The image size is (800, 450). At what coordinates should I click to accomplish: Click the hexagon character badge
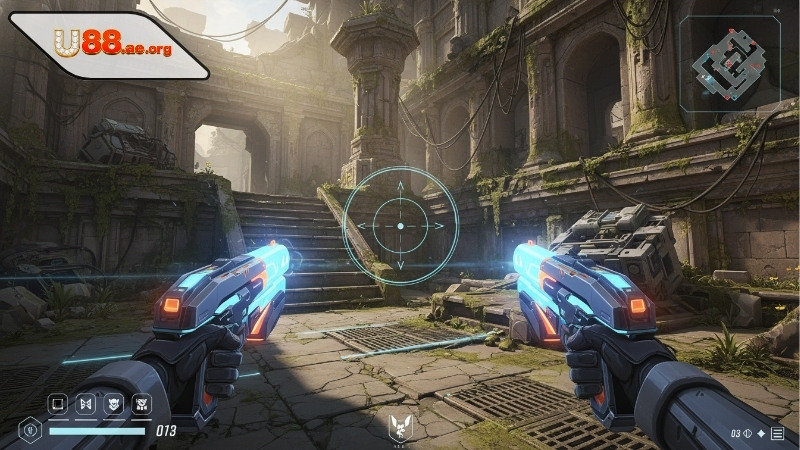pyautogui.click(x=30, y=432)
